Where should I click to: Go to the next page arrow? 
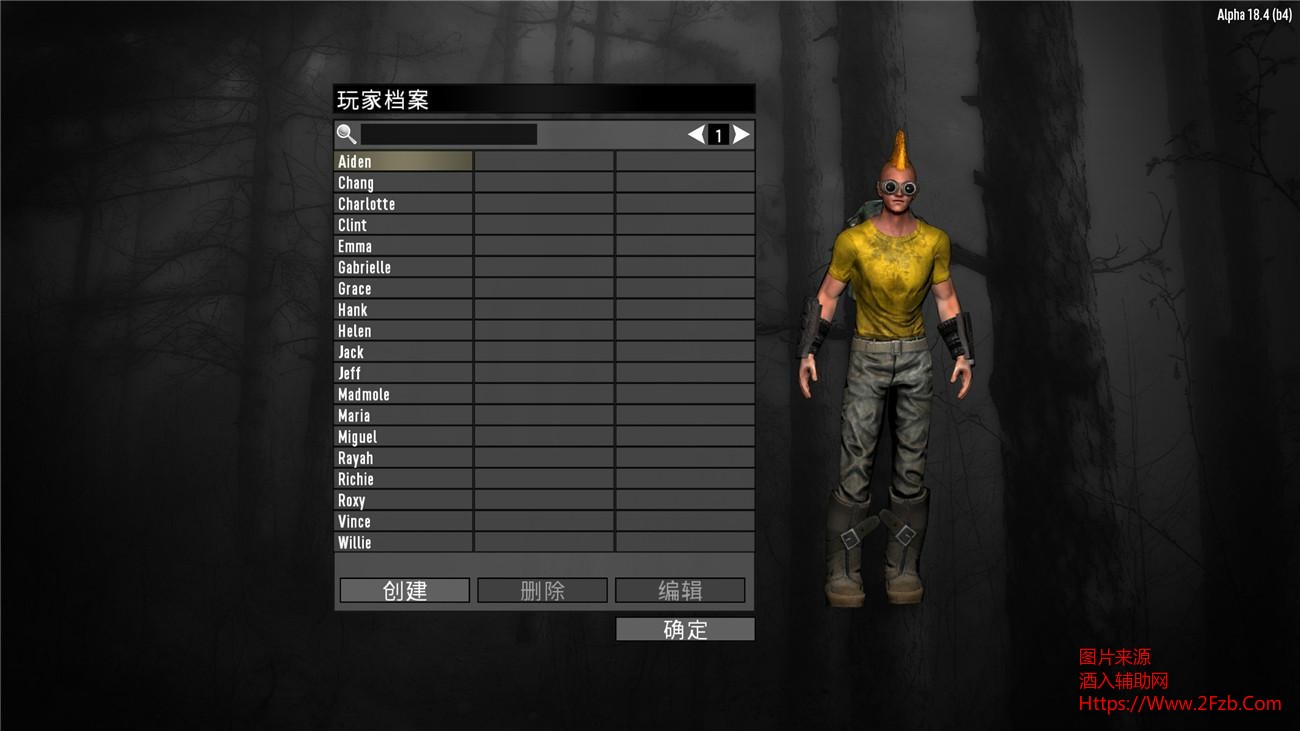pyautogui.click(x=741, y=135)
